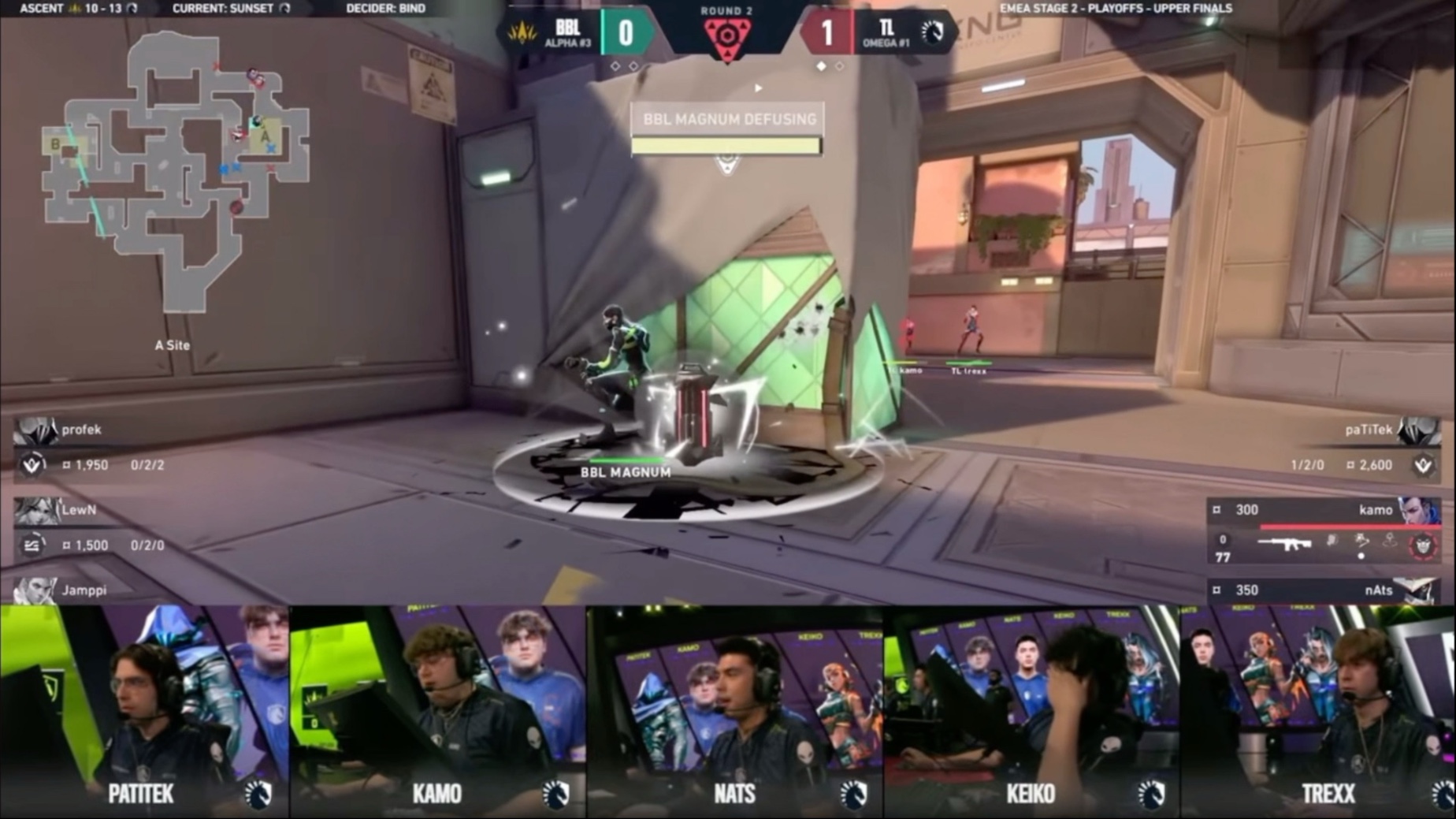Toggle TL's filled round-win diamond
The image size is (1456, 819).
(821, 67)
